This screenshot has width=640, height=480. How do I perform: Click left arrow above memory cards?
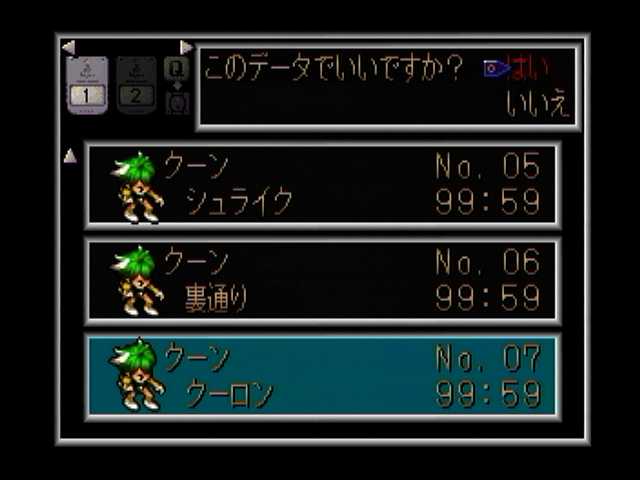[x=68, y=47]
